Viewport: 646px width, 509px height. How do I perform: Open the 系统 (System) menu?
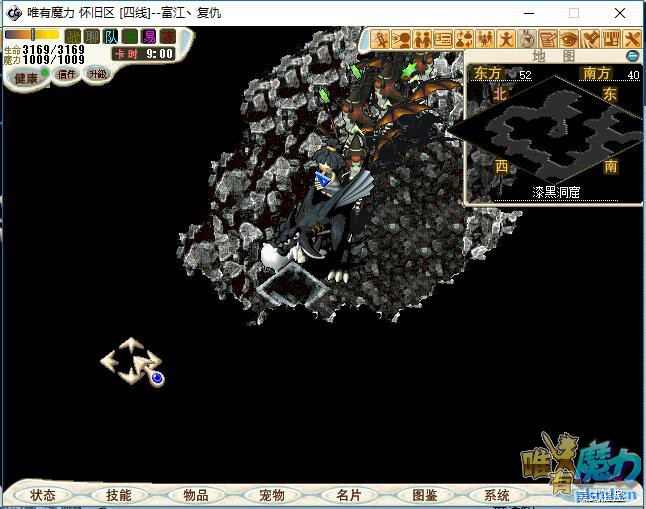(x=497, y=495)
